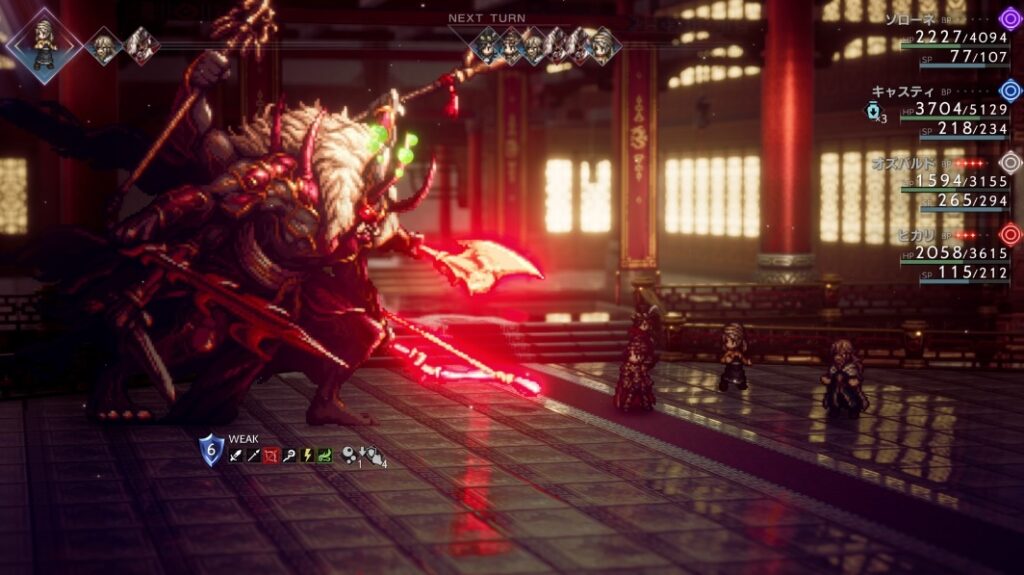
Task: Click the blue shield badge showing 6
Action: tap(211, 450)
